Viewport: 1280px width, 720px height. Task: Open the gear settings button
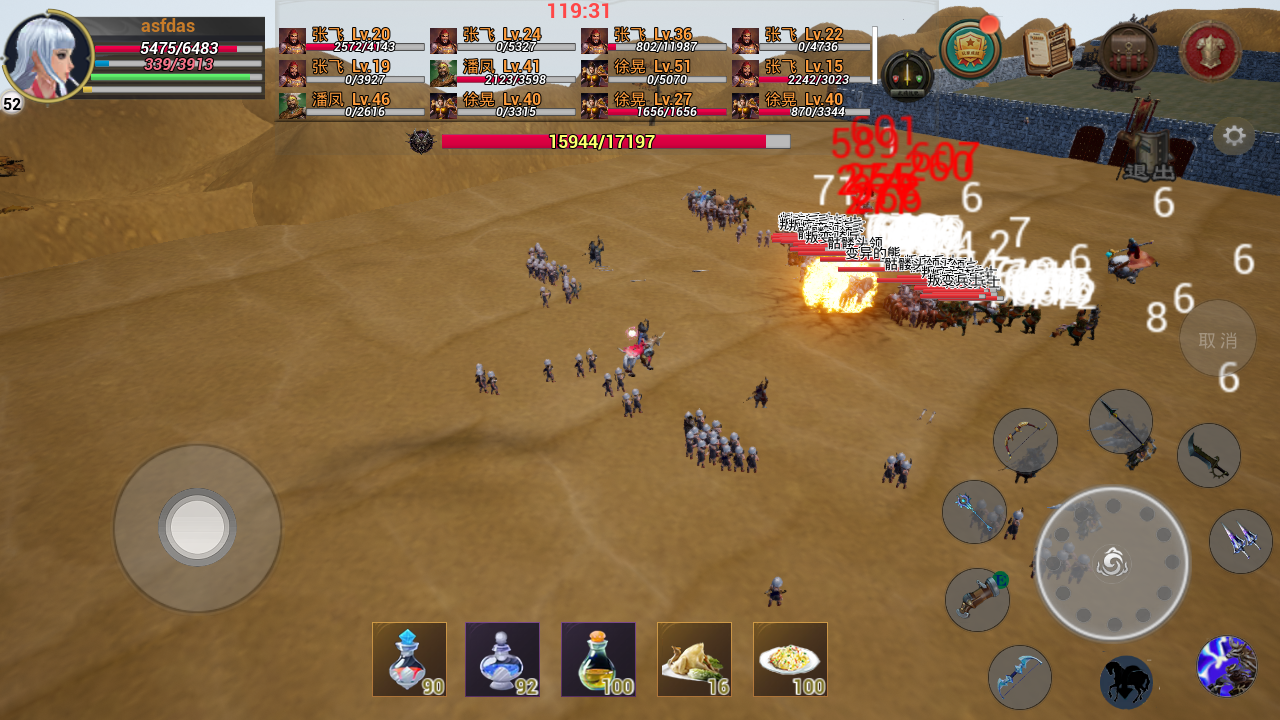point(1234,136)
